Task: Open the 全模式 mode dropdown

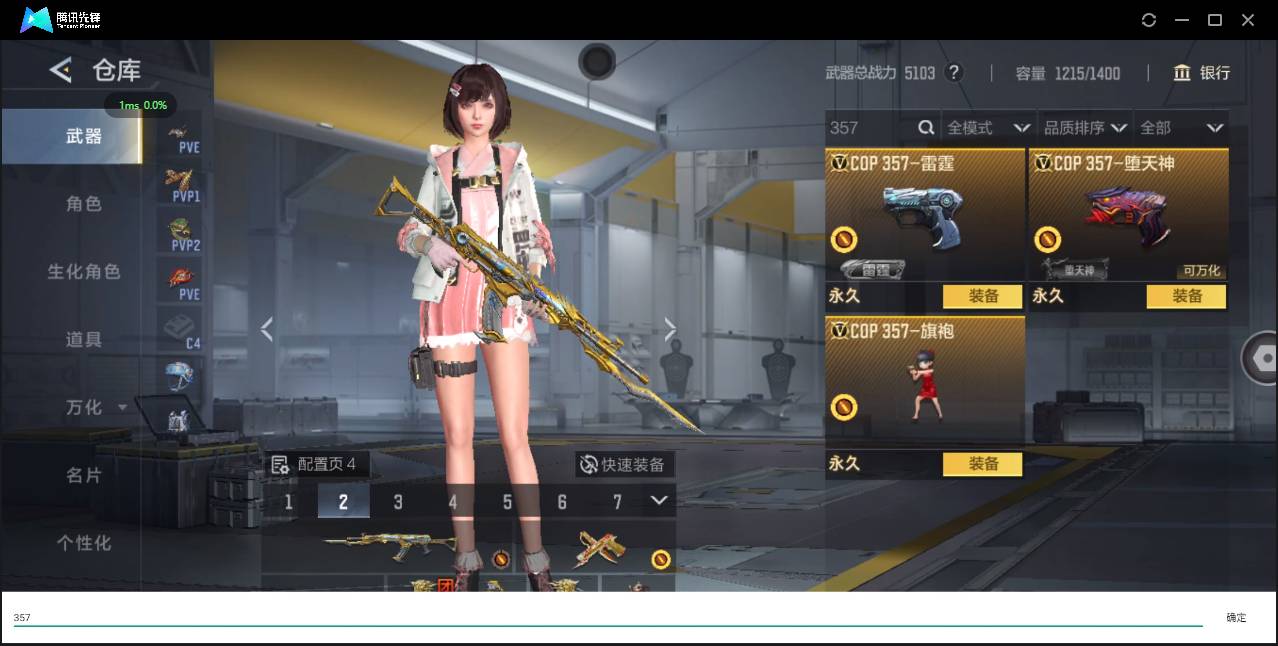Action: 988,128
